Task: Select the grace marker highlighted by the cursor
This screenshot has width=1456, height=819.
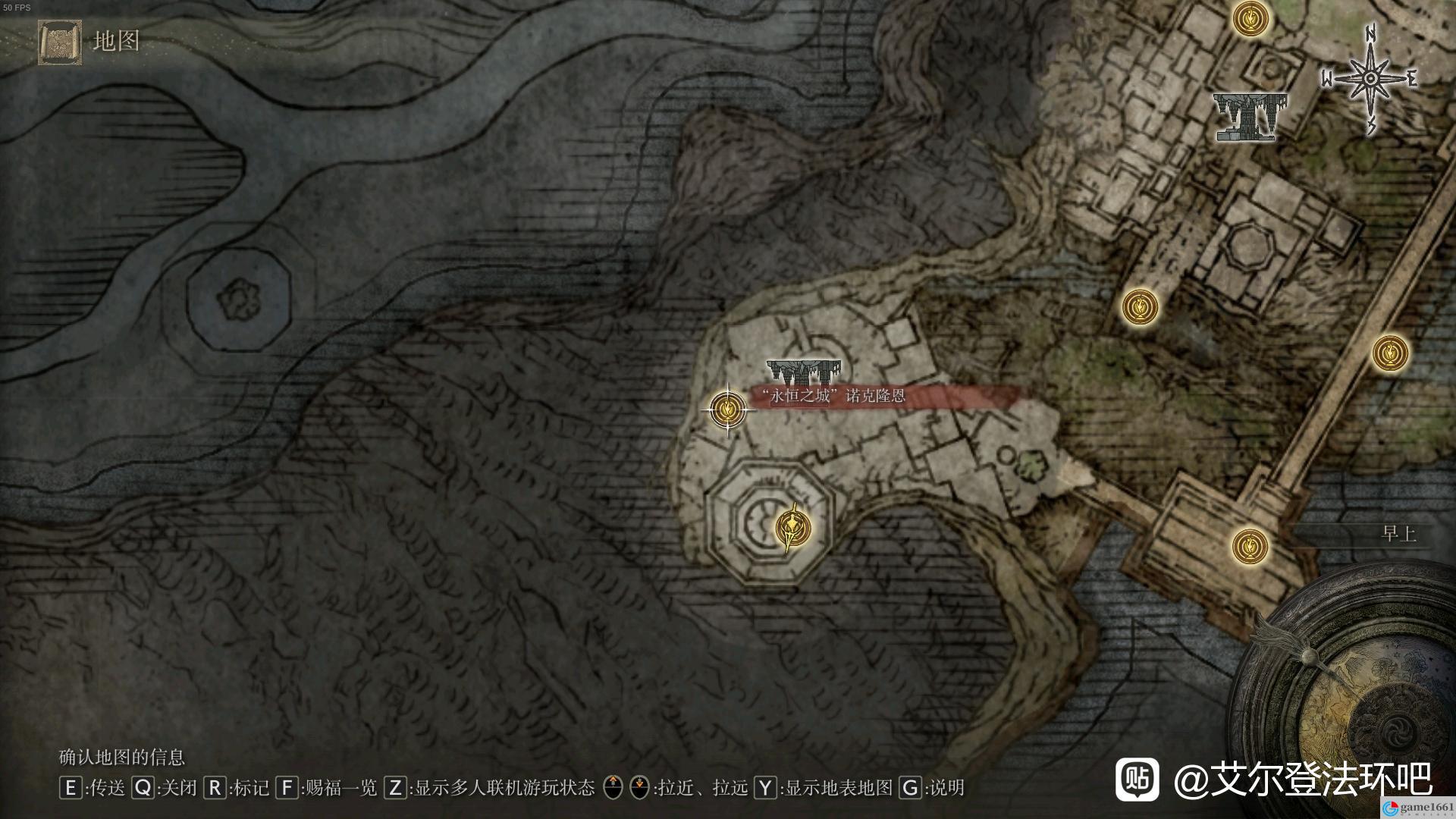Action: (x=728, y=409)
